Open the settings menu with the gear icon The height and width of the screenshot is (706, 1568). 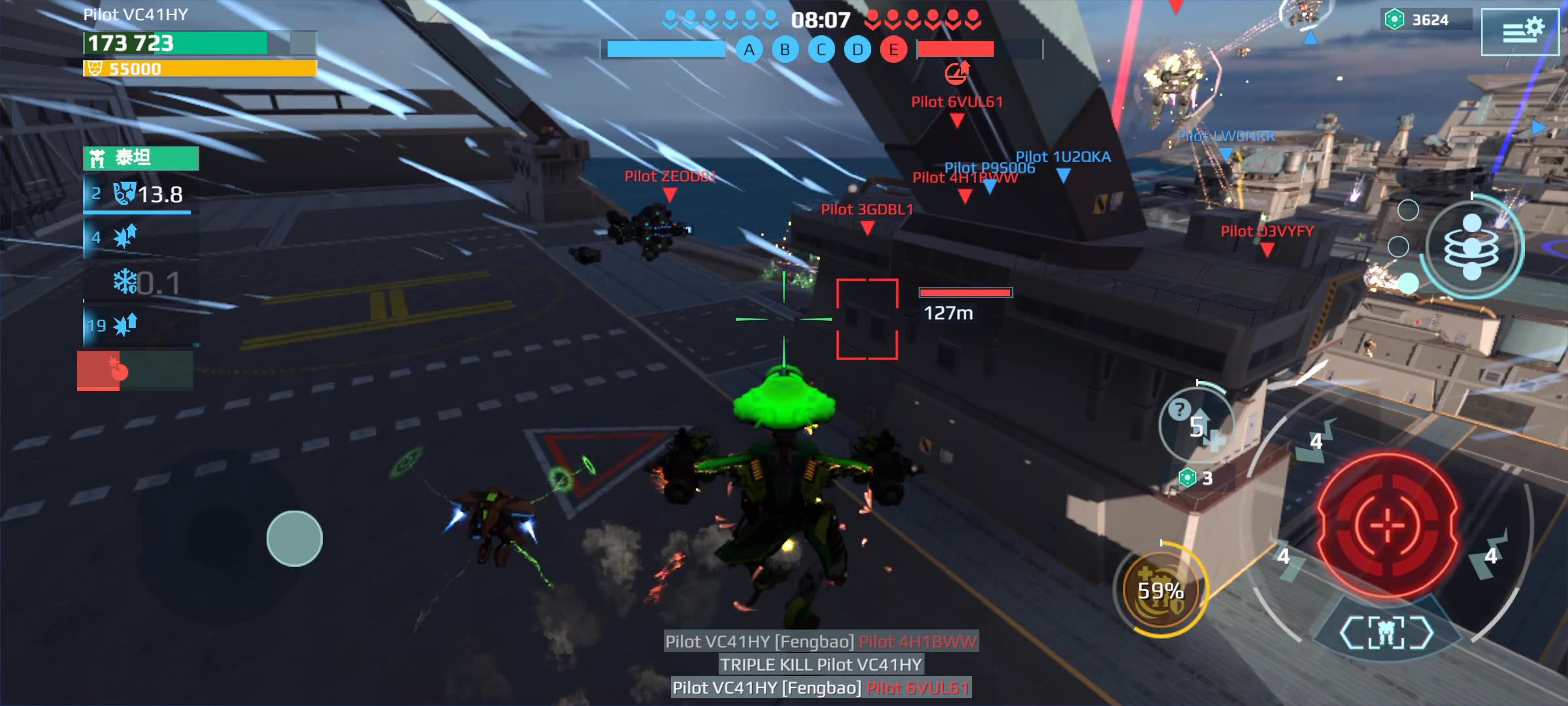coord(1519,31)
